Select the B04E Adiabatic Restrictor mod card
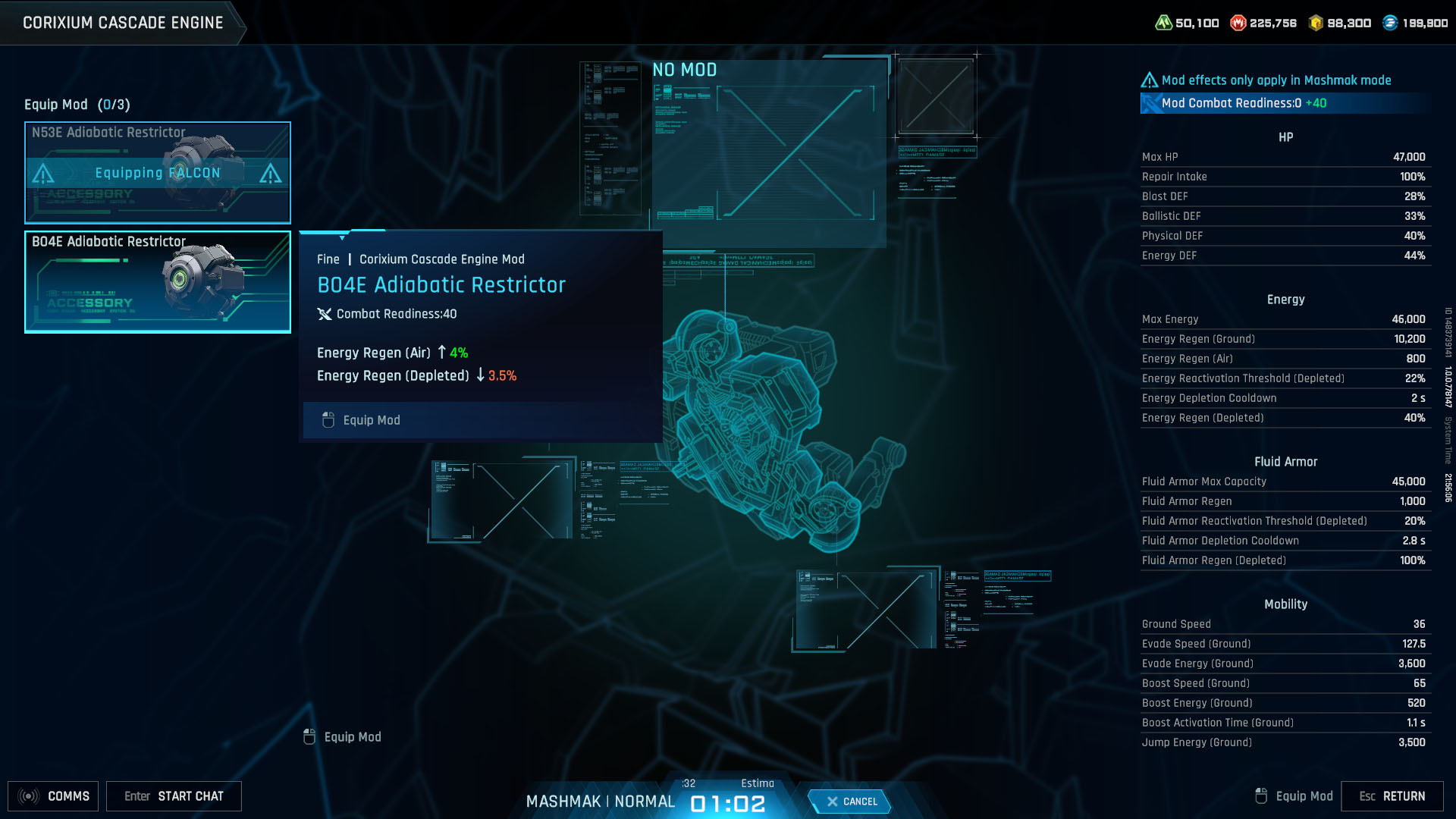This screenshot has width=1456, height=819. [157, 281]
